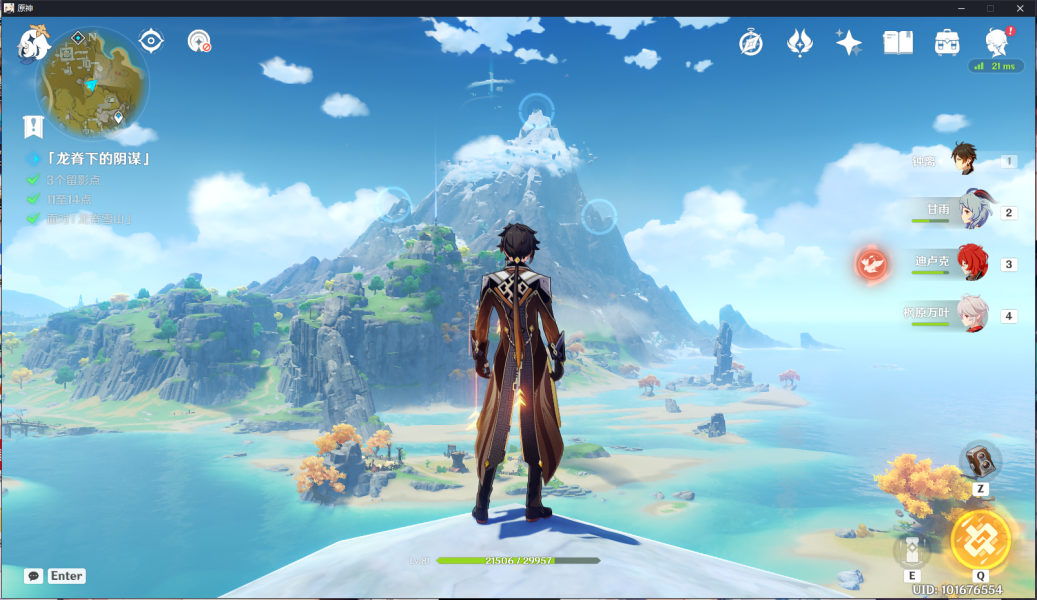Toggle the eye-shaped Elemental Sight icon

[x=151, y=41]
